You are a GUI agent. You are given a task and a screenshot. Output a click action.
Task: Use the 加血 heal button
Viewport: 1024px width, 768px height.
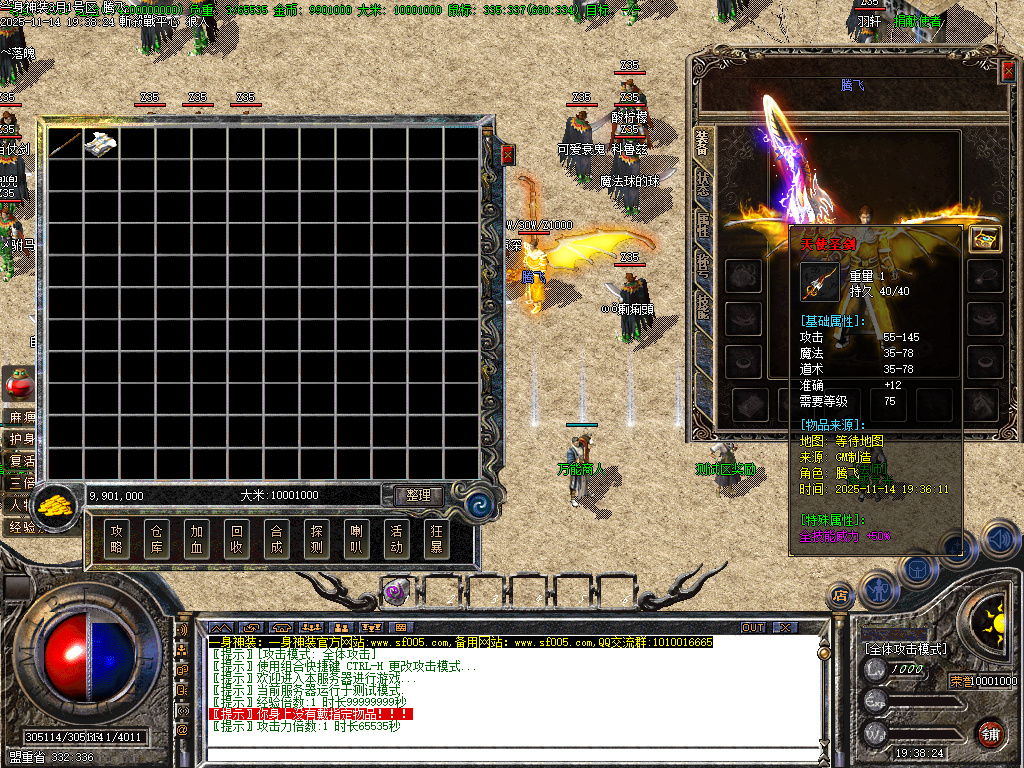[196, 539]
